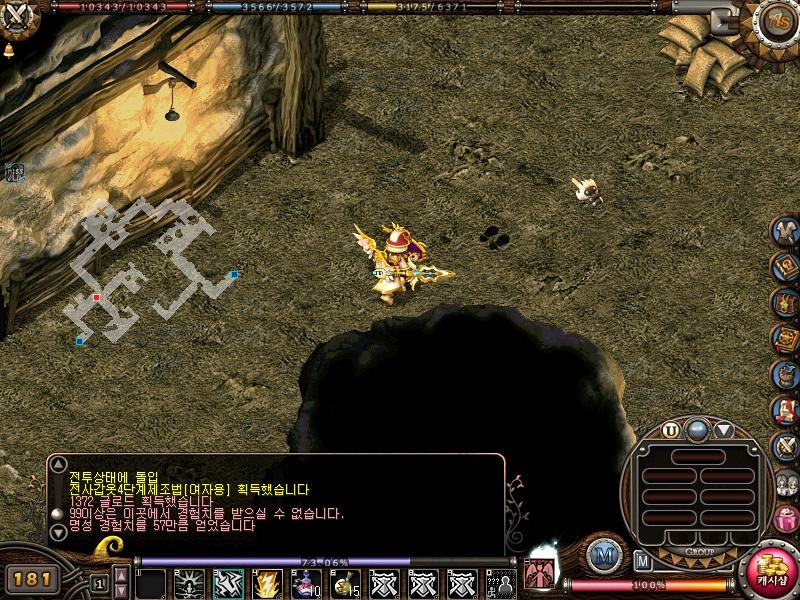The width and height of the screenshot is (800, 600).
Task: Open the armor equipment side icon
Action: tap(786, 232)
